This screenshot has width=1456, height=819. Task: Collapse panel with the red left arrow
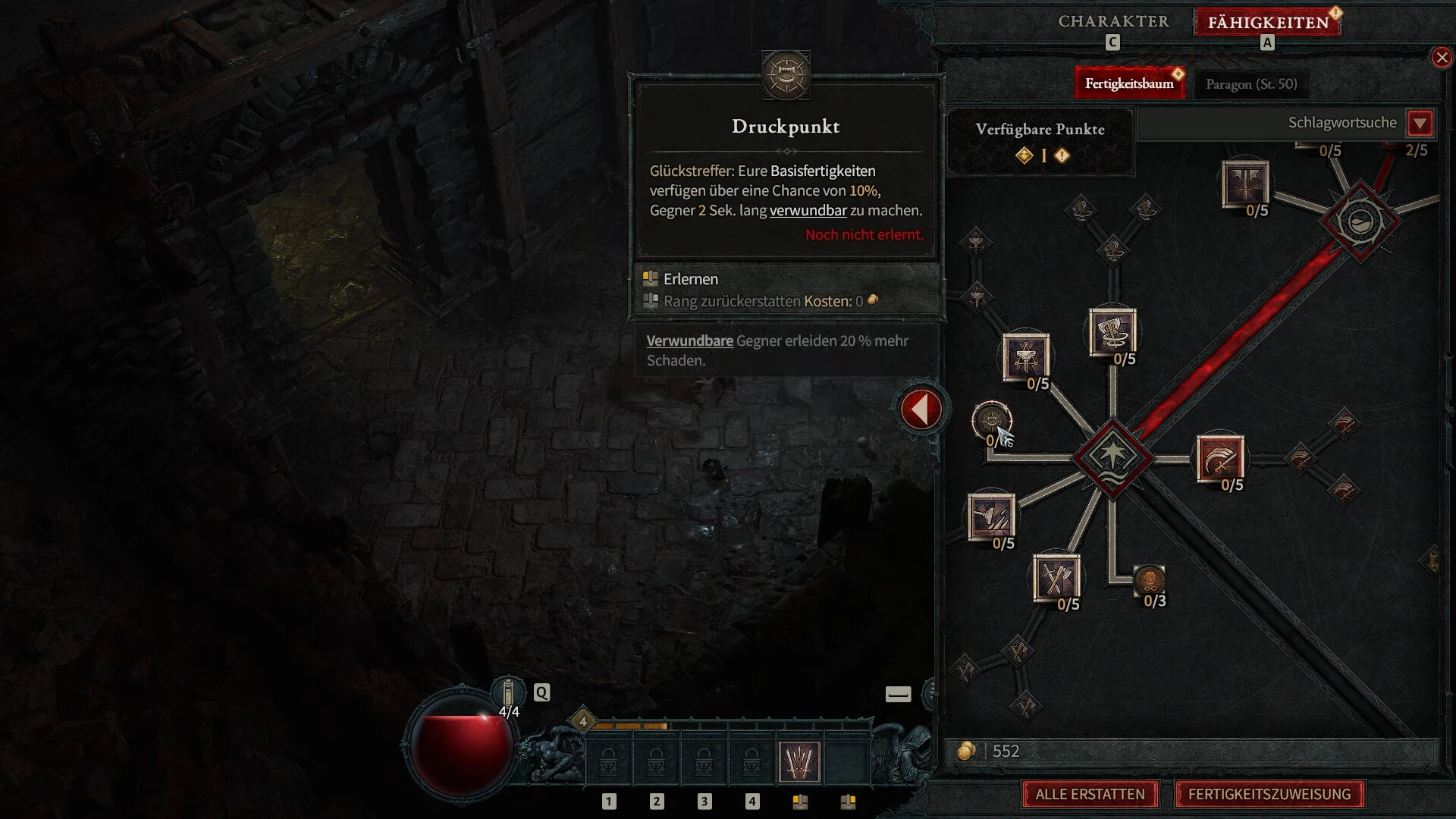[x=921, y=409]
